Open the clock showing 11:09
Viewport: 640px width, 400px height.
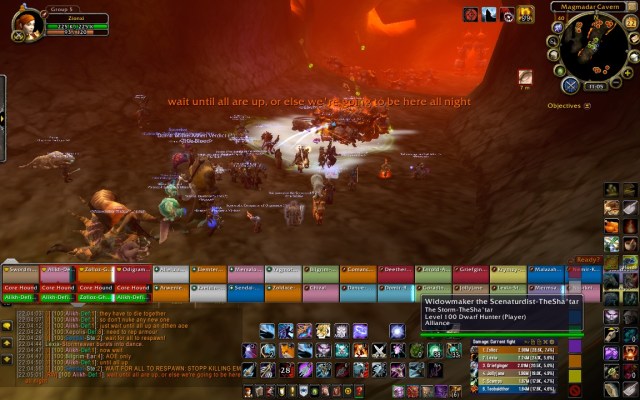tap(596, 87)
